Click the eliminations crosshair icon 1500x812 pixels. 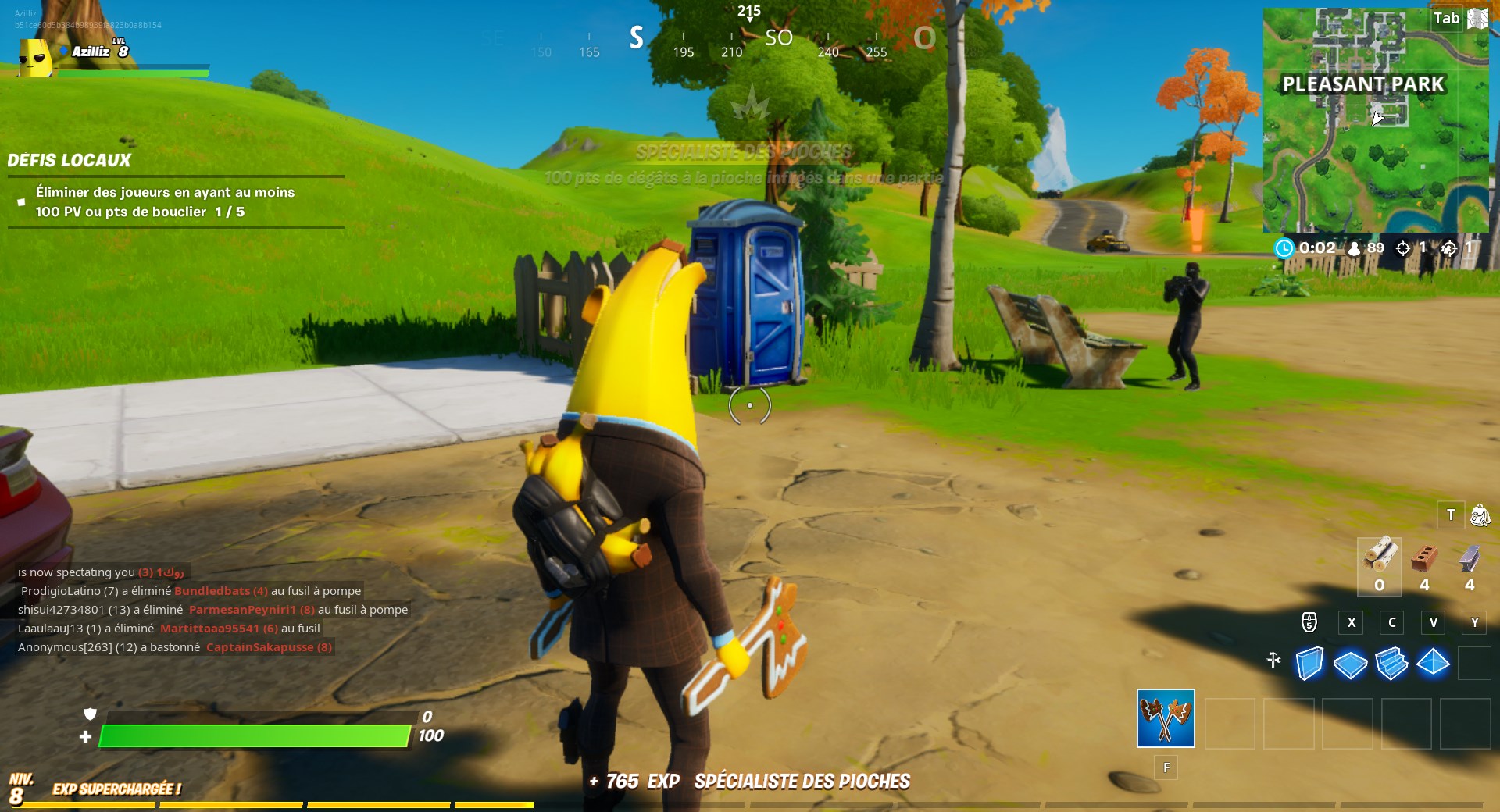click(1403, 248)
